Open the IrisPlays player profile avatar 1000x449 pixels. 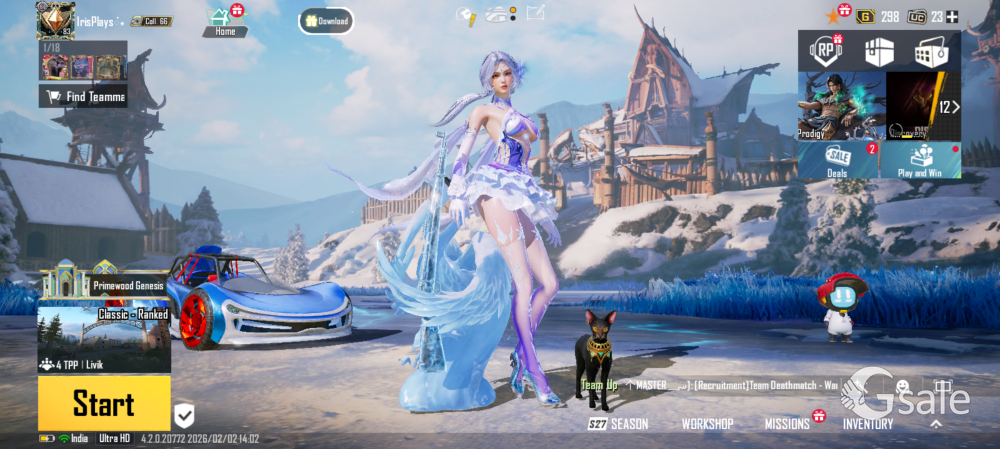click(55, 19)
